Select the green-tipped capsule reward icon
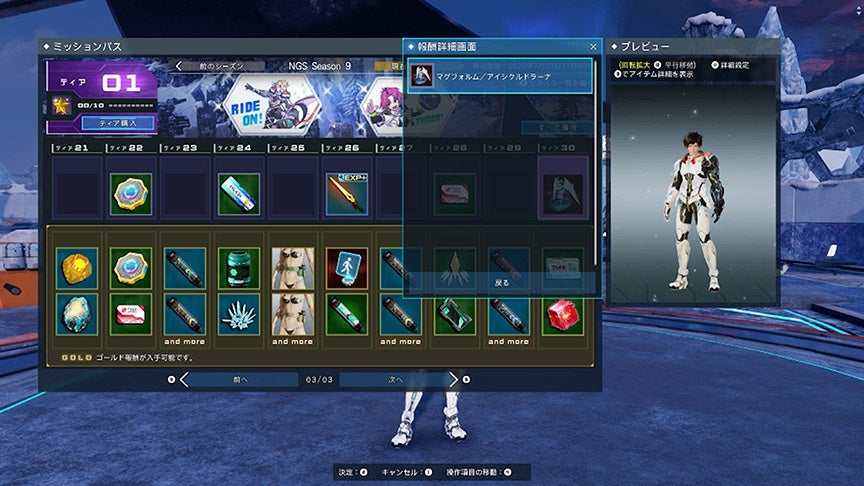 point(346,314)
